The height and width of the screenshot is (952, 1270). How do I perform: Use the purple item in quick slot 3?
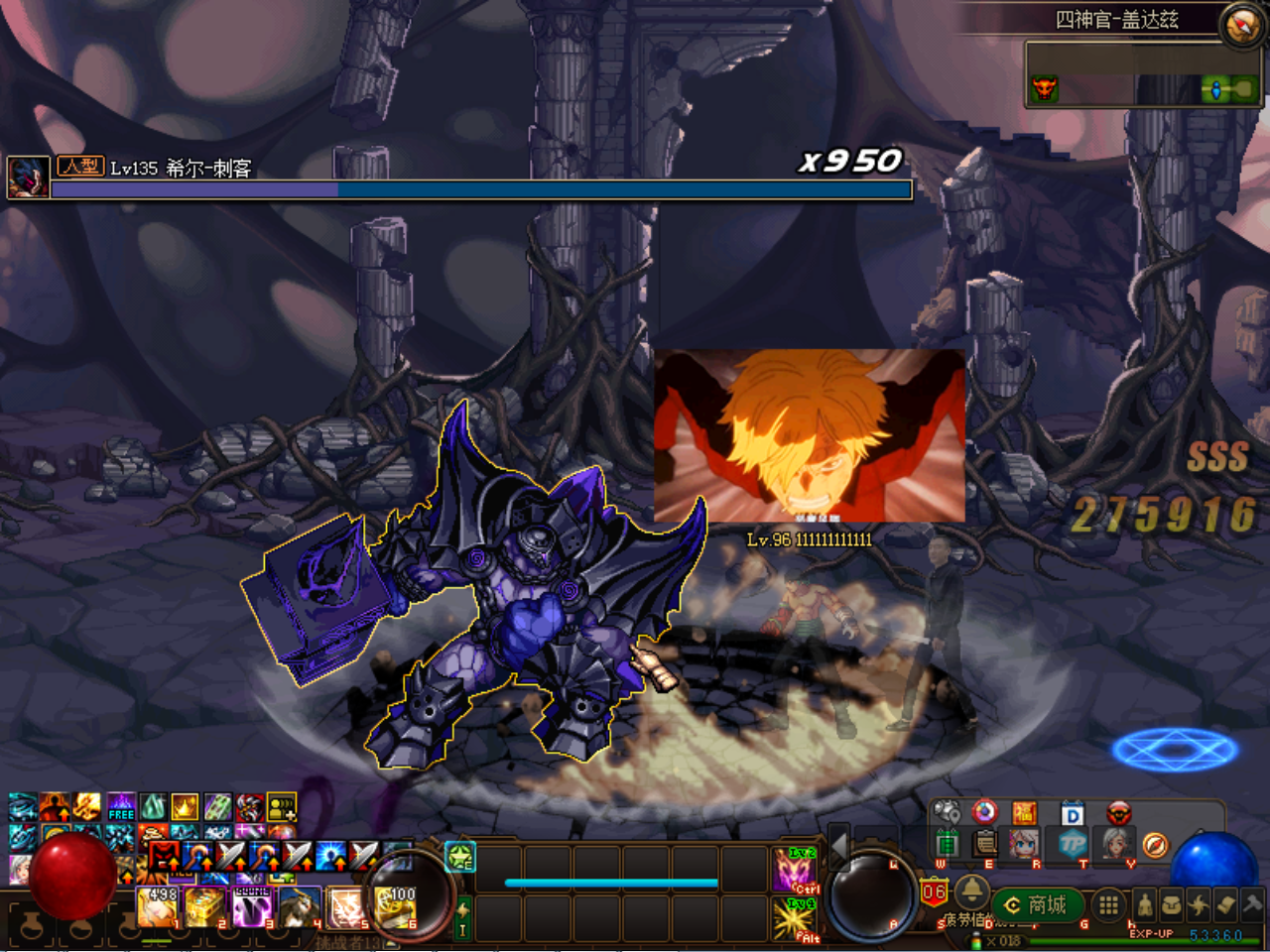click(252, 906)
